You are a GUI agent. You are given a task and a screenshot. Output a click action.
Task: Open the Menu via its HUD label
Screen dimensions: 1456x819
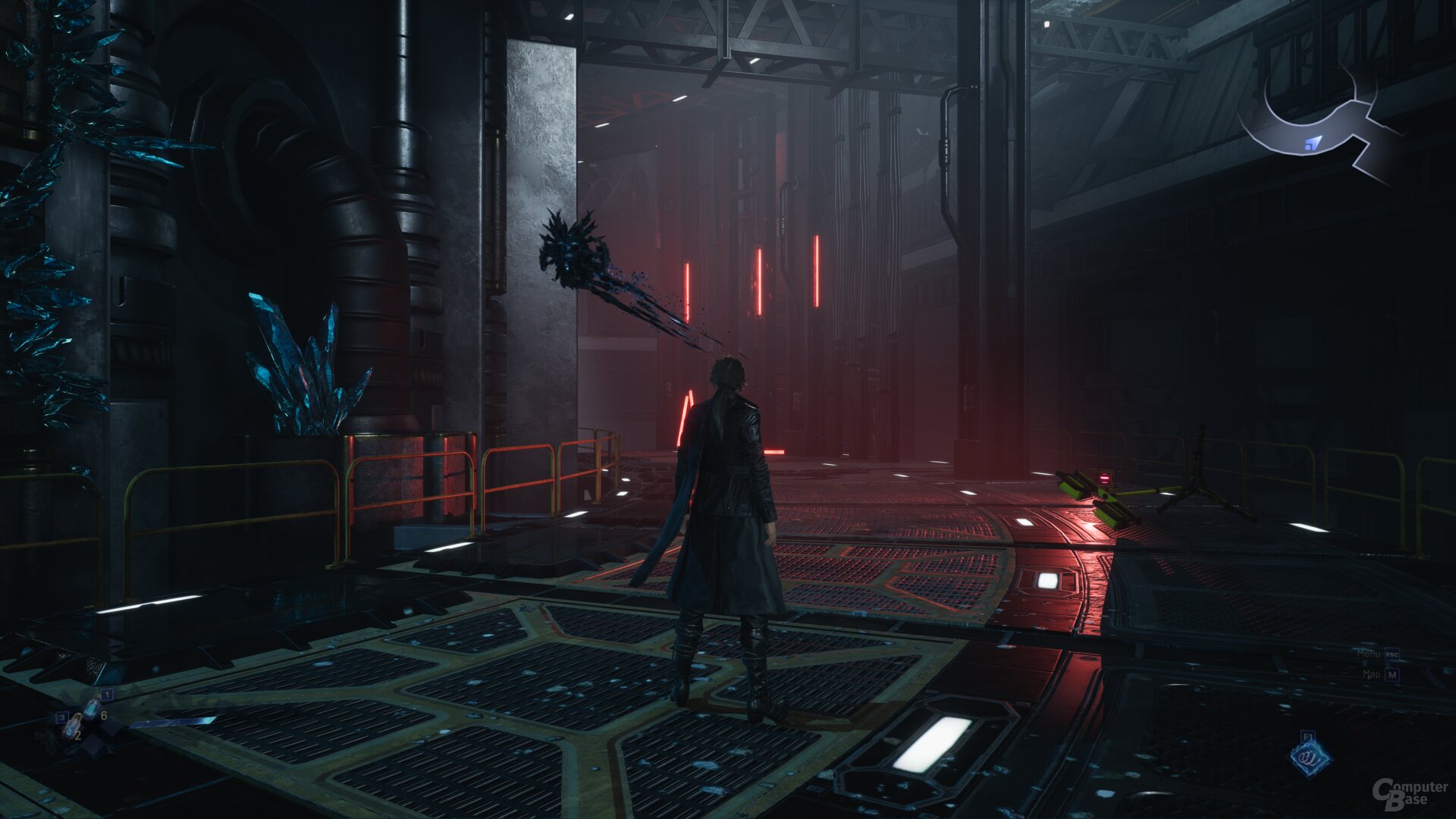(1370, 654)
